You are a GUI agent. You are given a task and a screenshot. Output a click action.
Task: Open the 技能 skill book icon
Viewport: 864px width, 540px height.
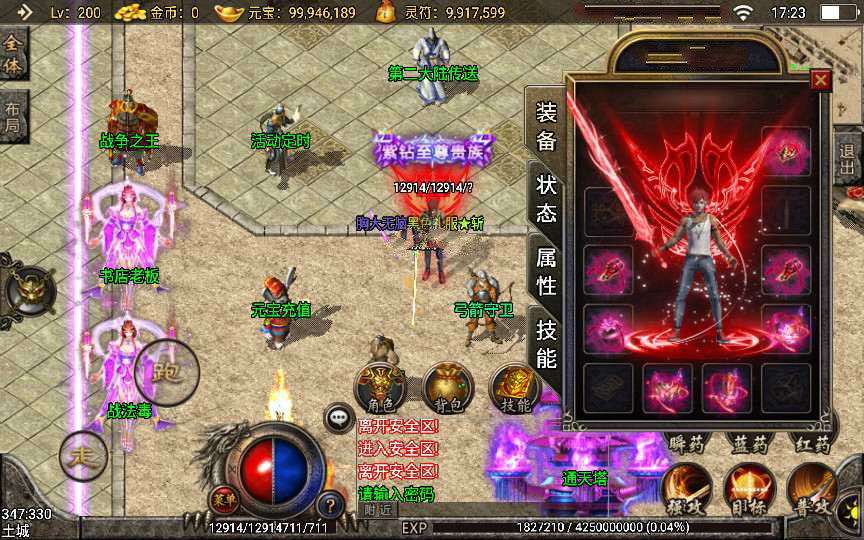tap(515, 388)
